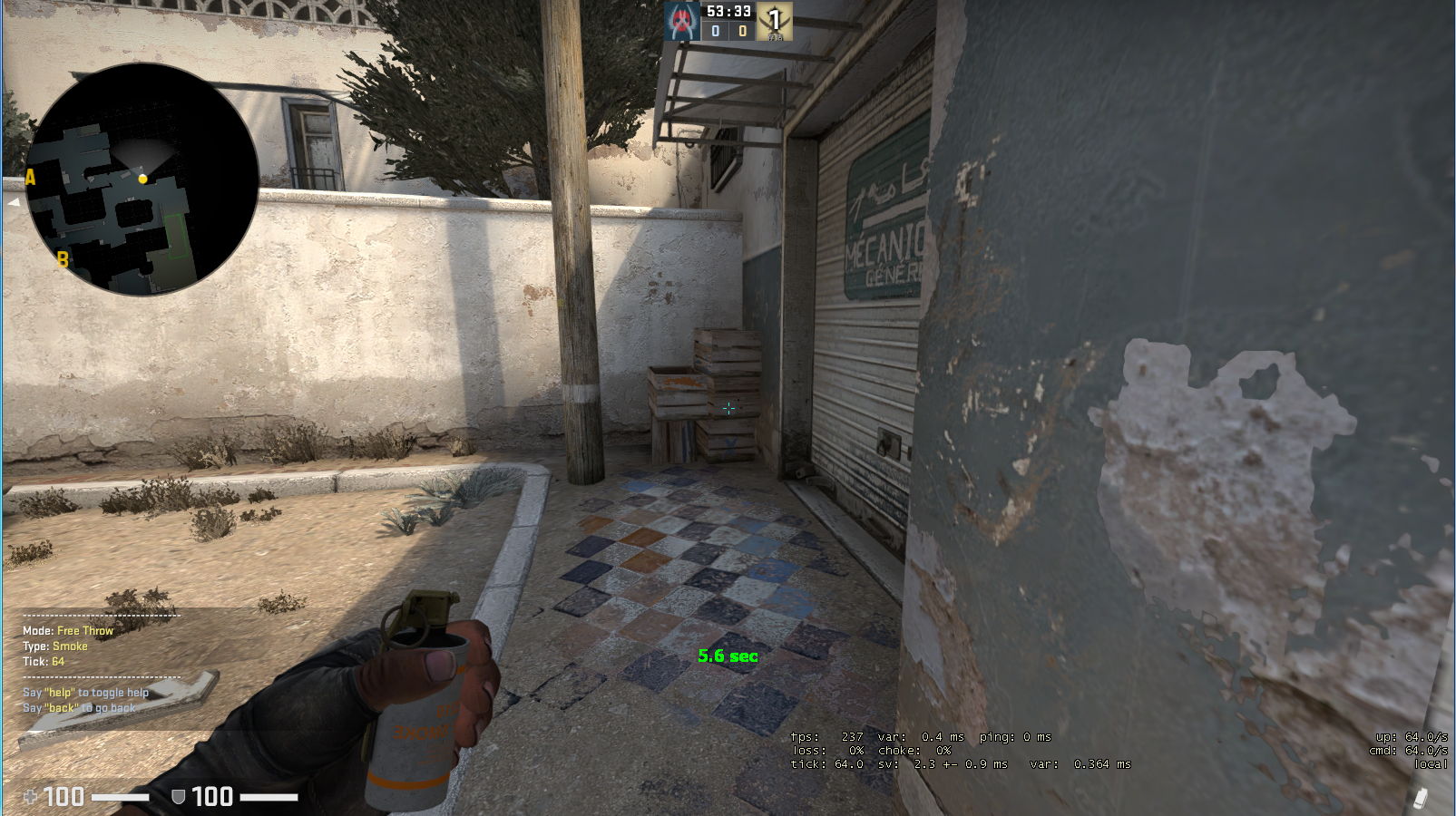Click the "back" link to go back
The image size is (1456, 816).
pyautogui.click(x=62, y=707)
